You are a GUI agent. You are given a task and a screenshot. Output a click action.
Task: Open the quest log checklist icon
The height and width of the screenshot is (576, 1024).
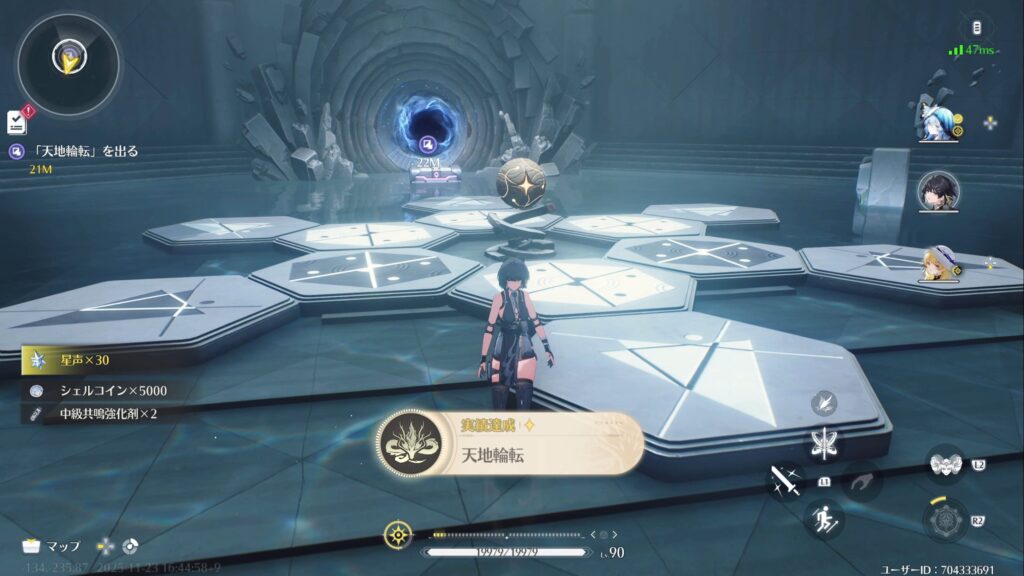click(16, 122)
